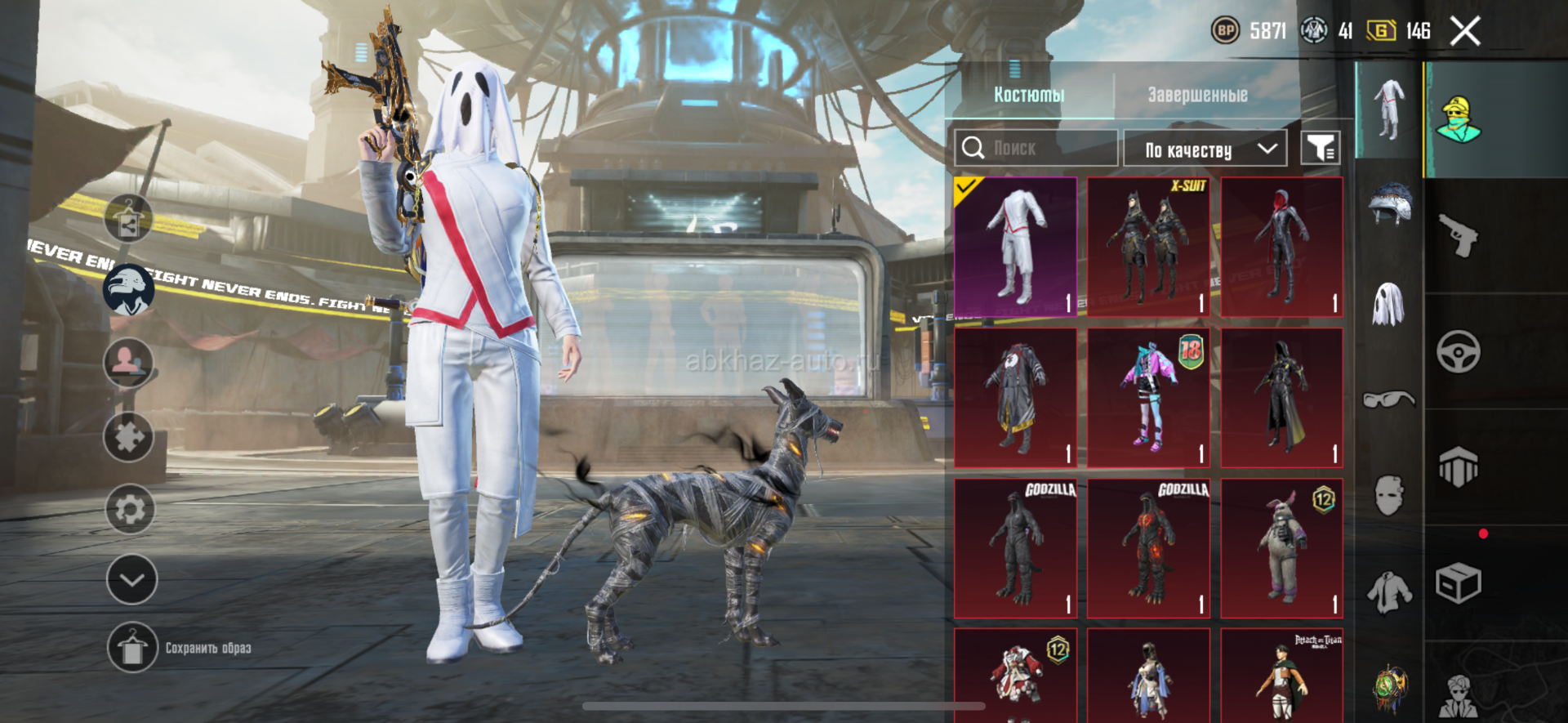Open the steering wheel vehicle section
1568x723 pixels.
coord(1459,352)
